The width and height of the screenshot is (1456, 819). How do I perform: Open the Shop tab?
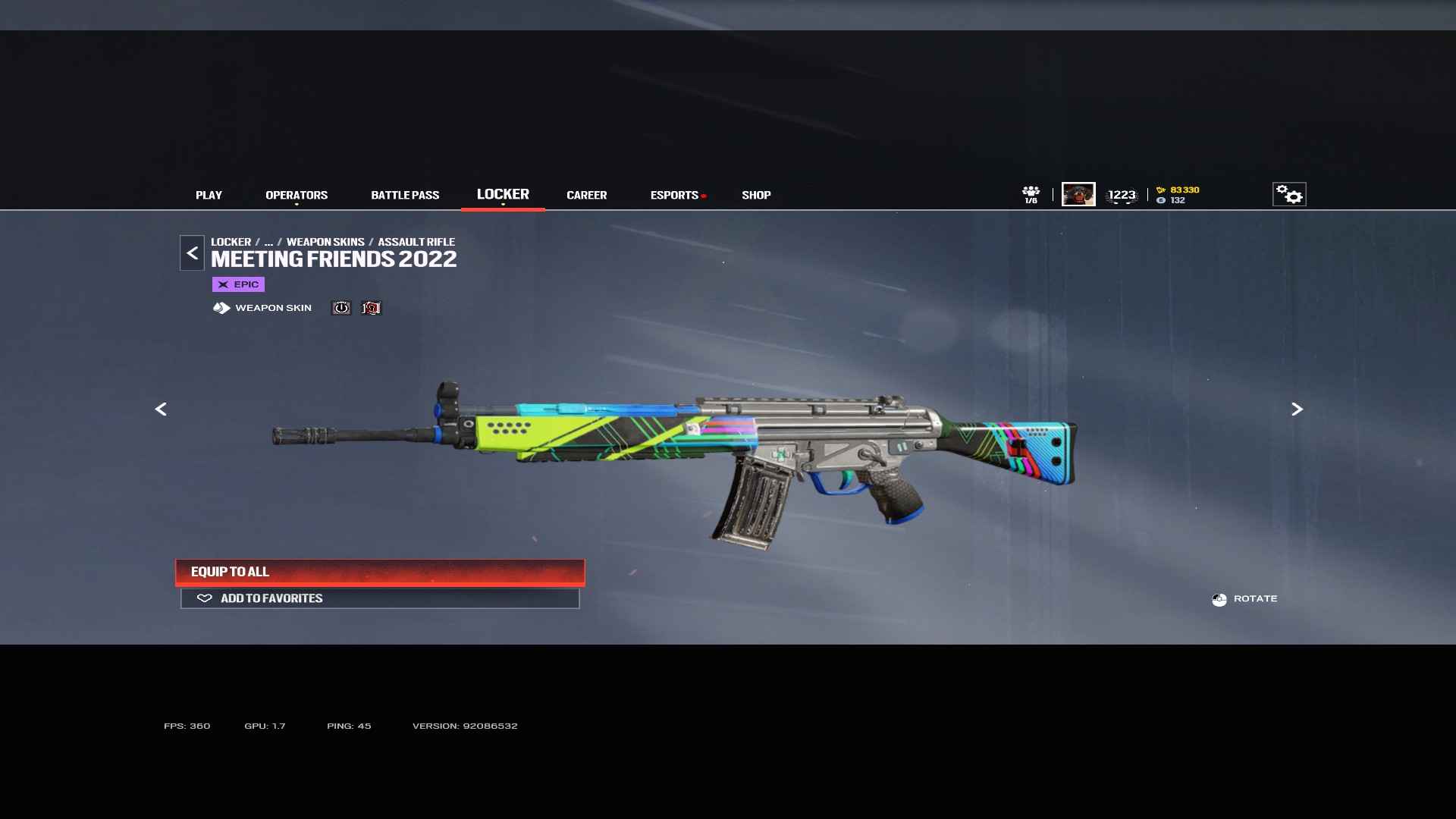tap(756, 195)
